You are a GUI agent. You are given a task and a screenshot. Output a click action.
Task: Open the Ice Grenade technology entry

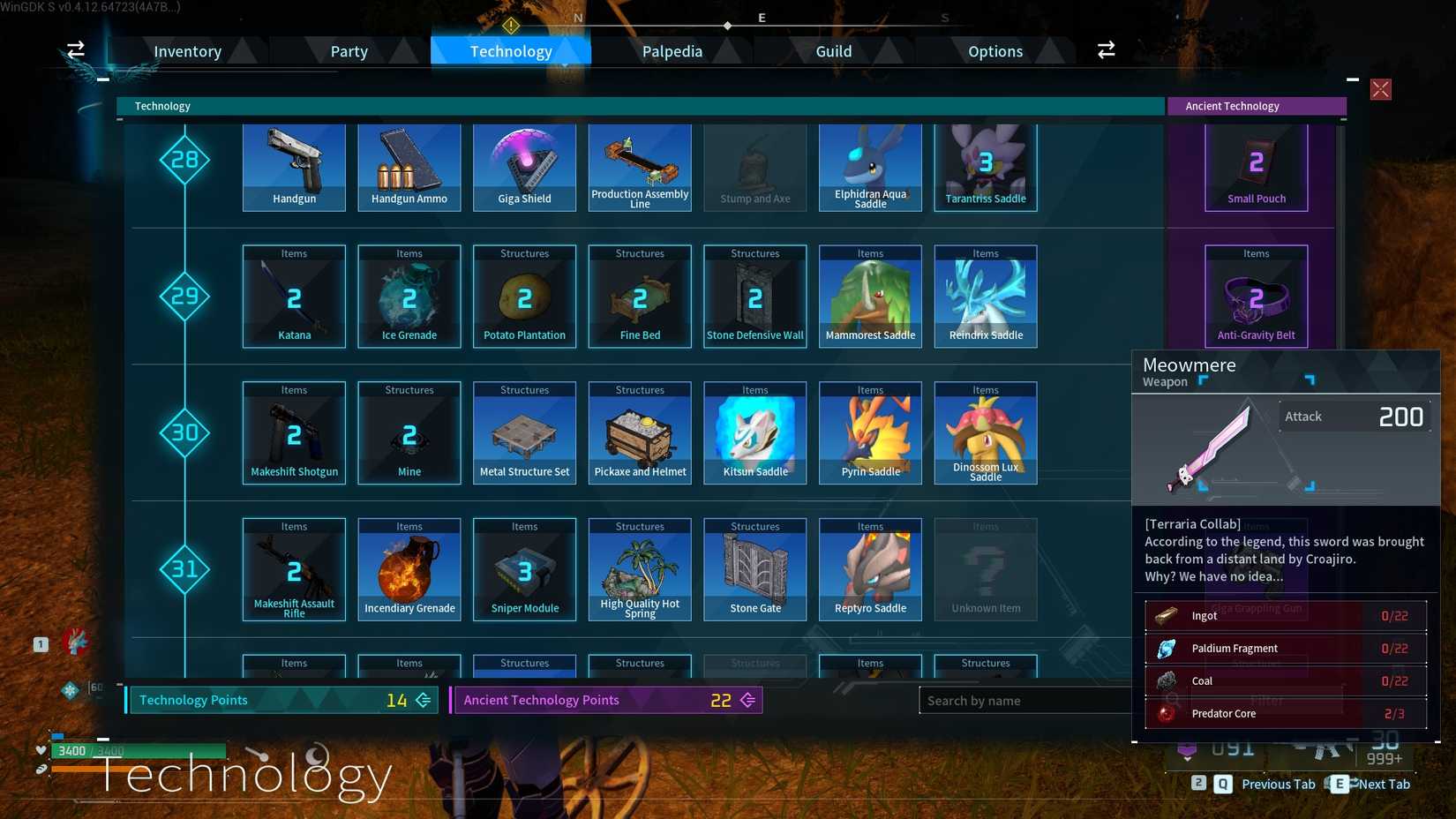point(409,296)
